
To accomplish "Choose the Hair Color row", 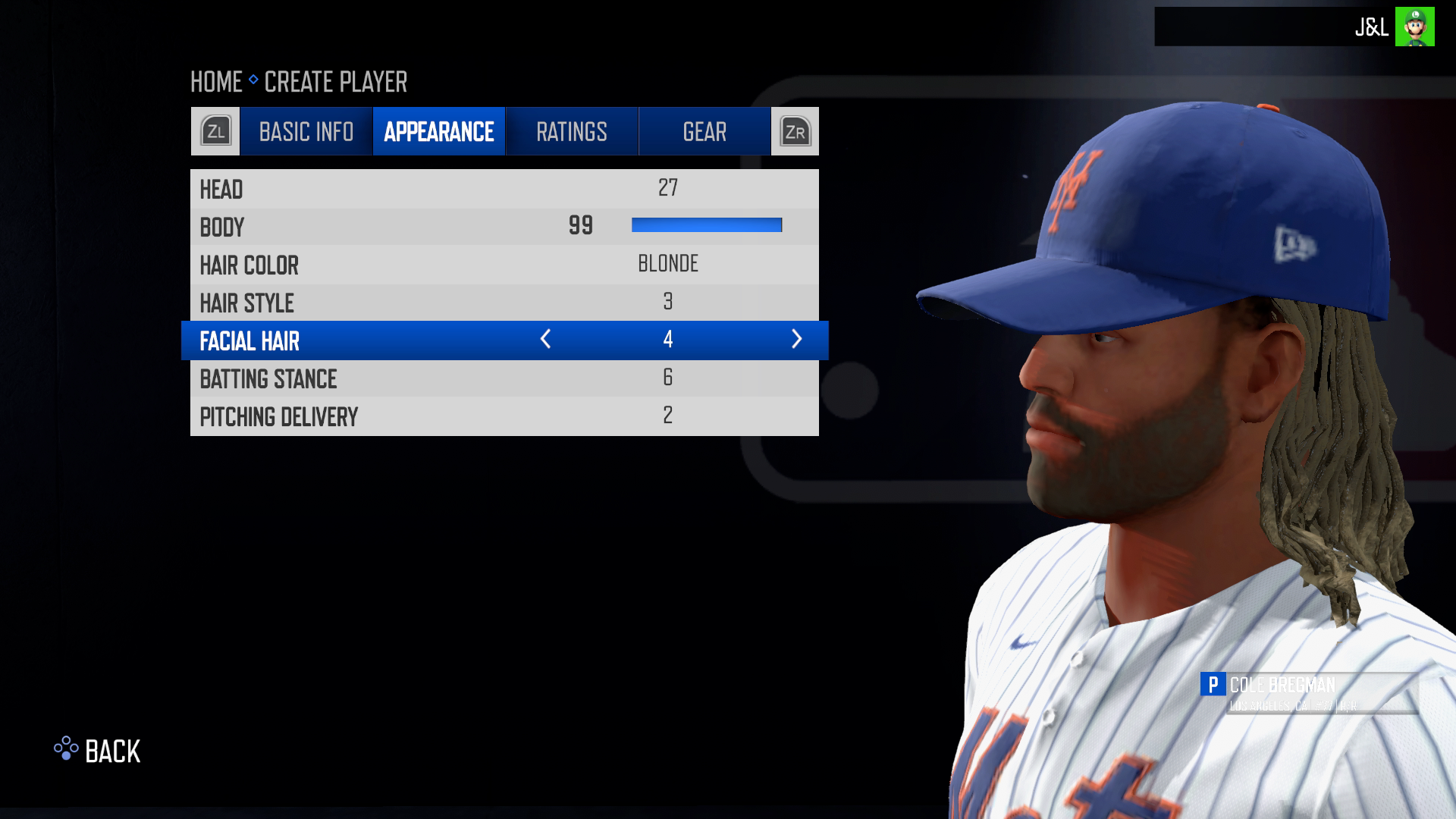I will (504, 265).
